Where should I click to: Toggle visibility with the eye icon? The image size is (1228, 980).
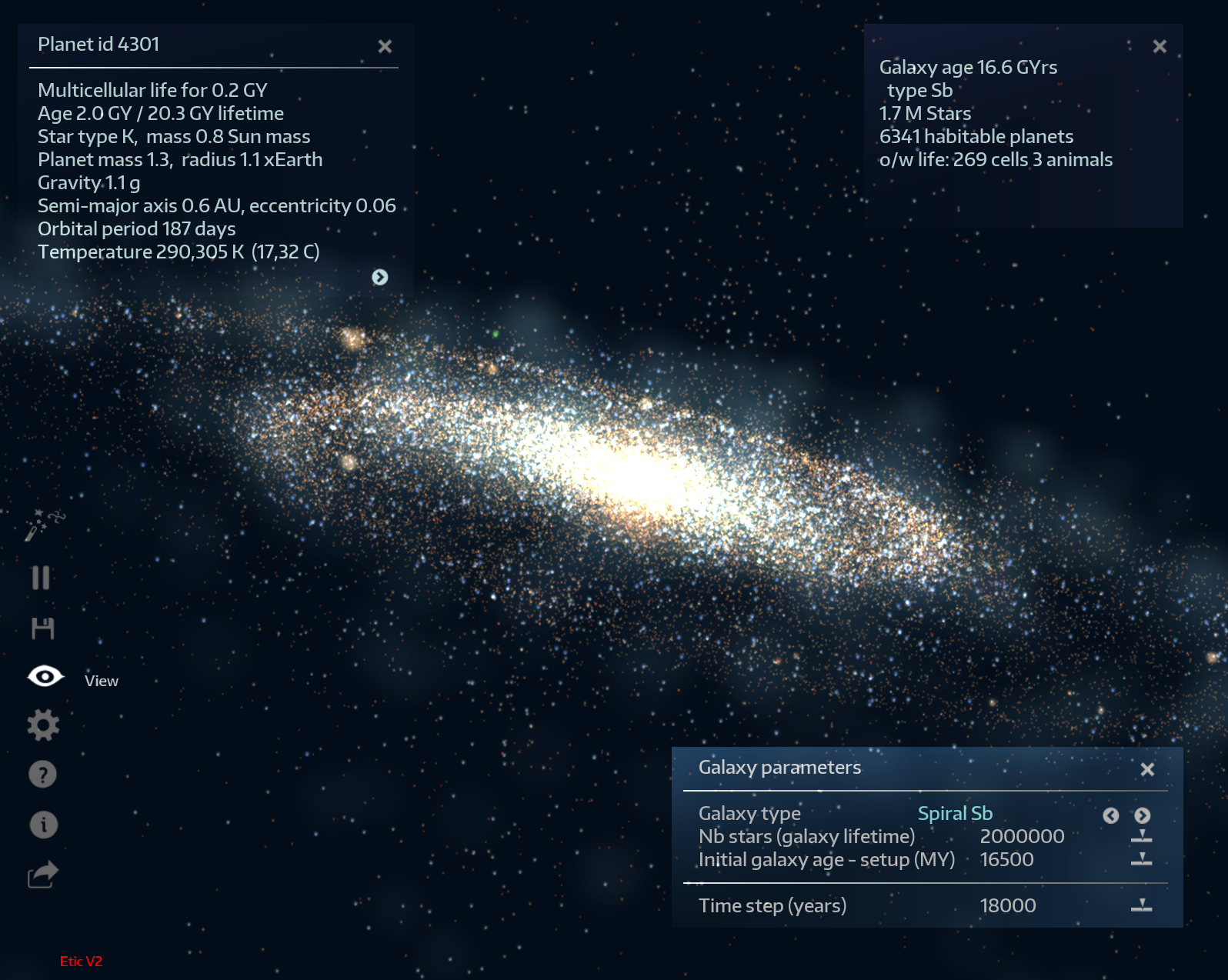[45, 676]
